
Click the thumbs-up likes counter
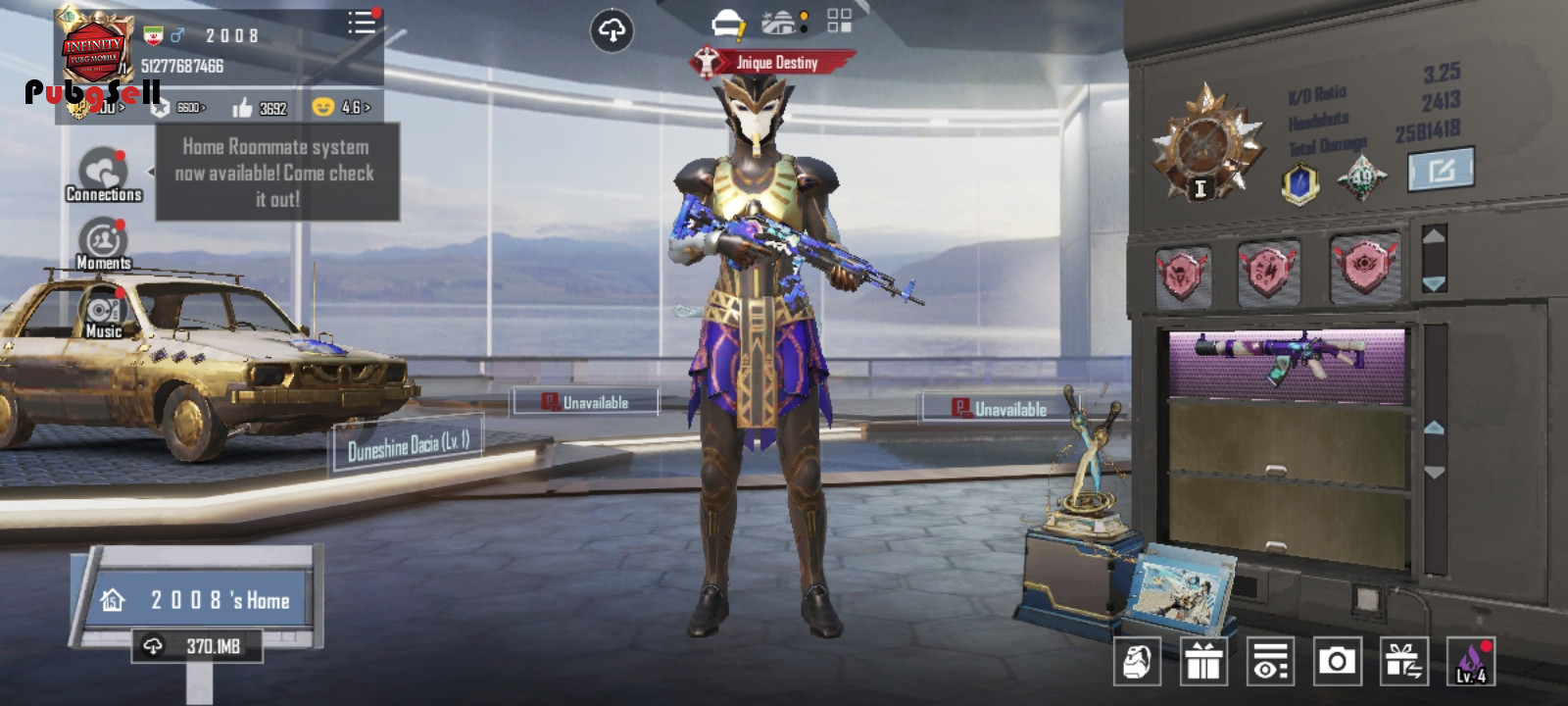(260, 108)
